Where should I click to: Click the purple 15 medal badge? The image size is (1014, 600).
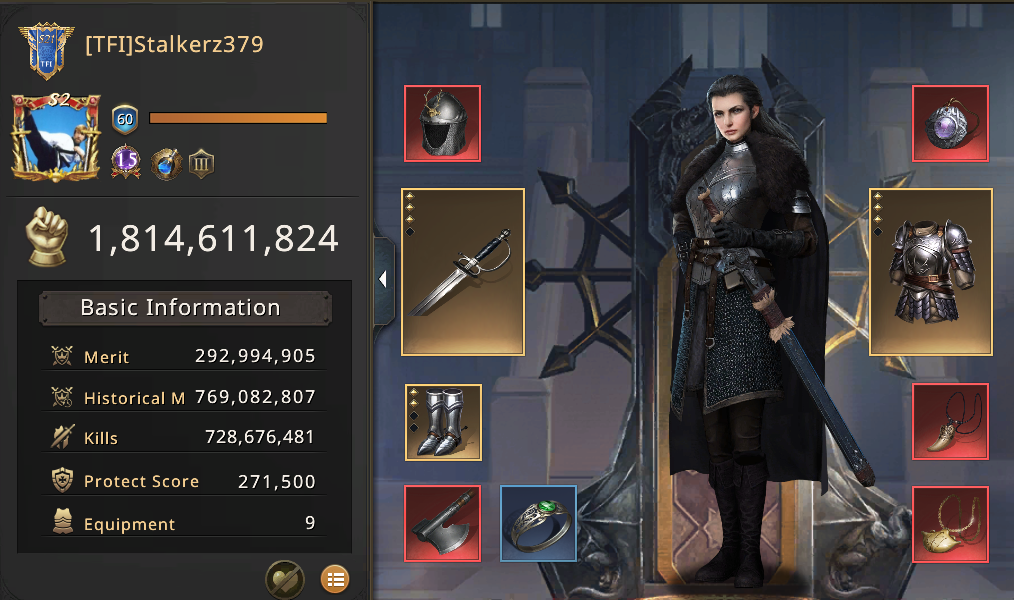(x=126, y=162)
